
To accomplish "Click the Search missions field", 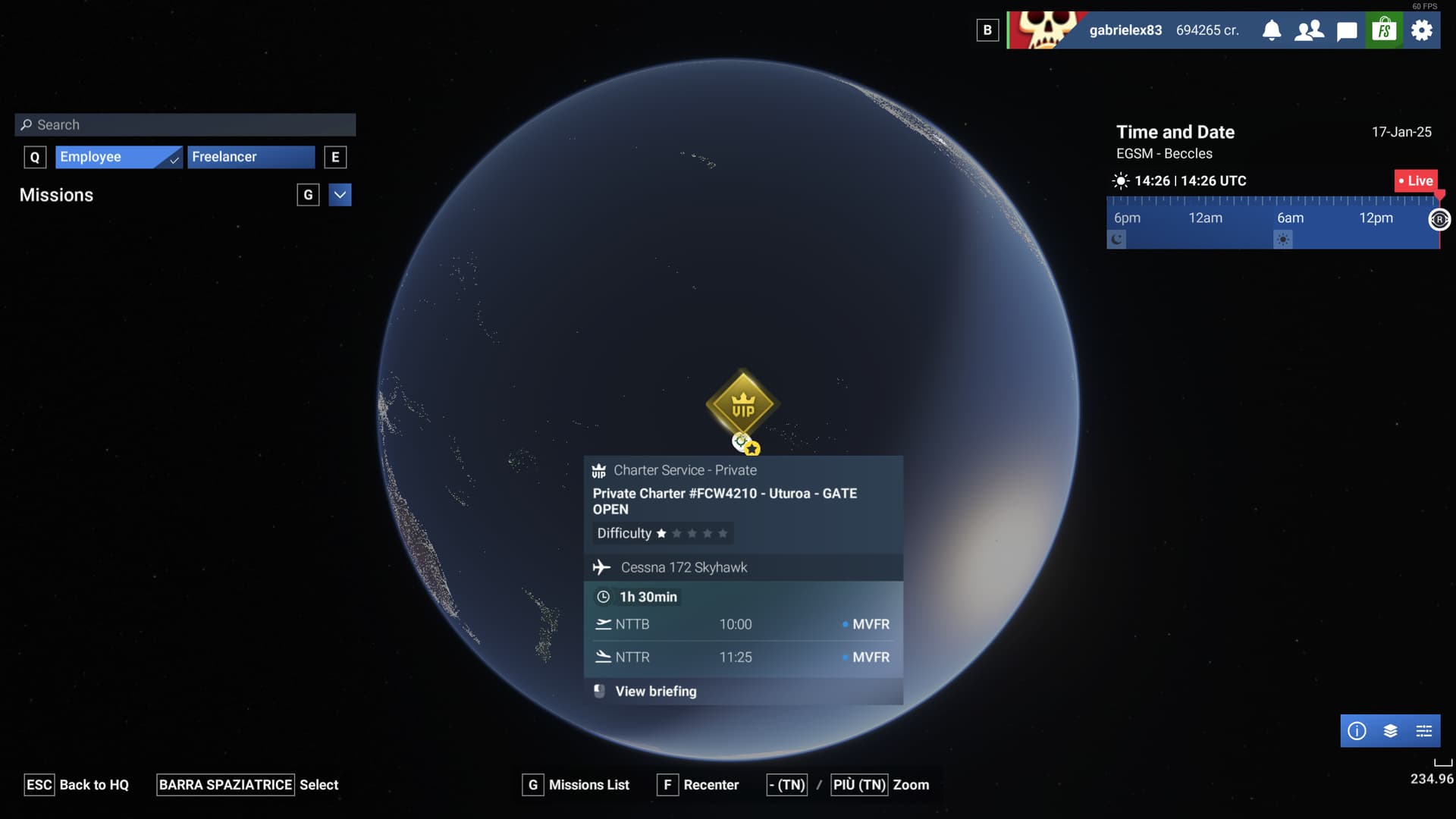I will (185, 125).
